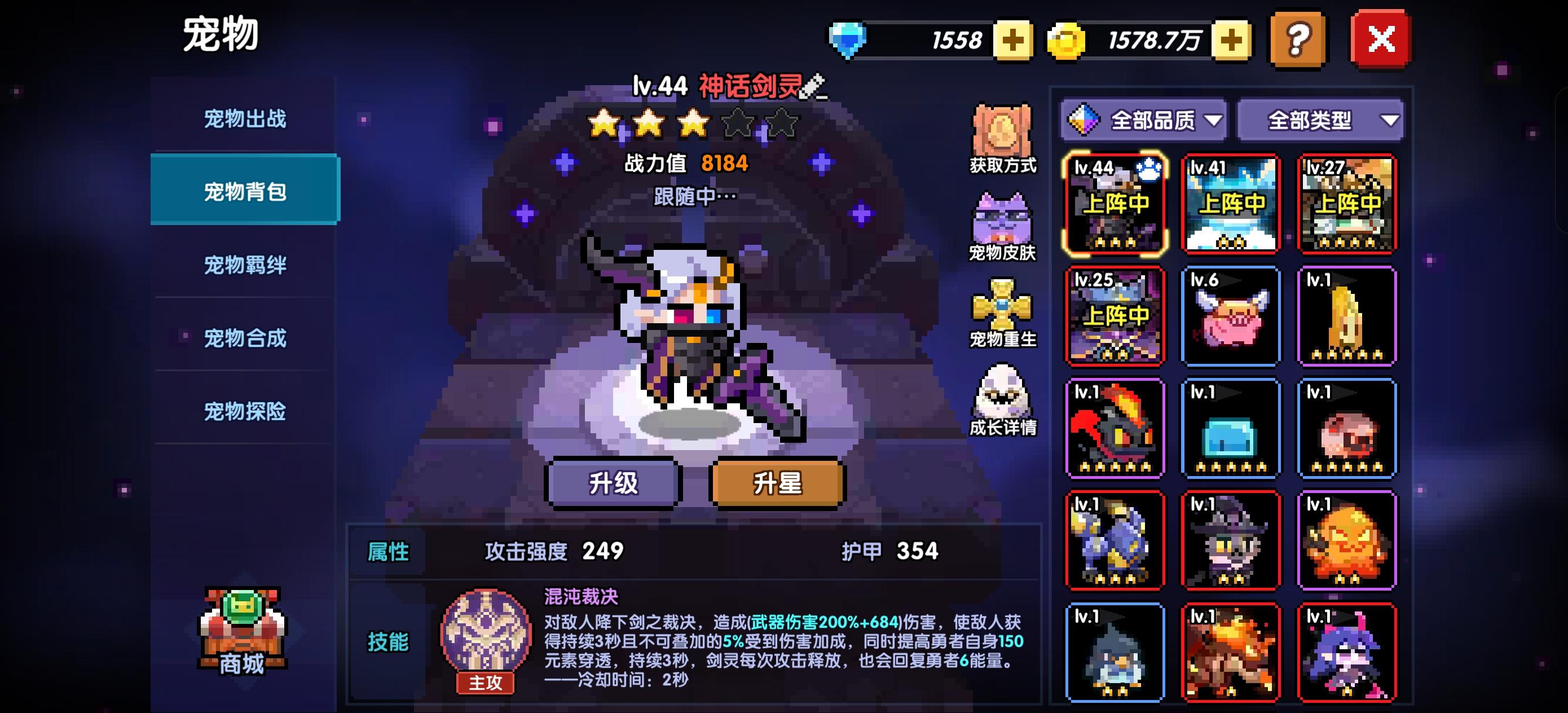Image resolution: width=1568 pixels, height=713 pixels.
Task: Expand the 全部类型 type filter dropdown
Action: click(1321, 121)
